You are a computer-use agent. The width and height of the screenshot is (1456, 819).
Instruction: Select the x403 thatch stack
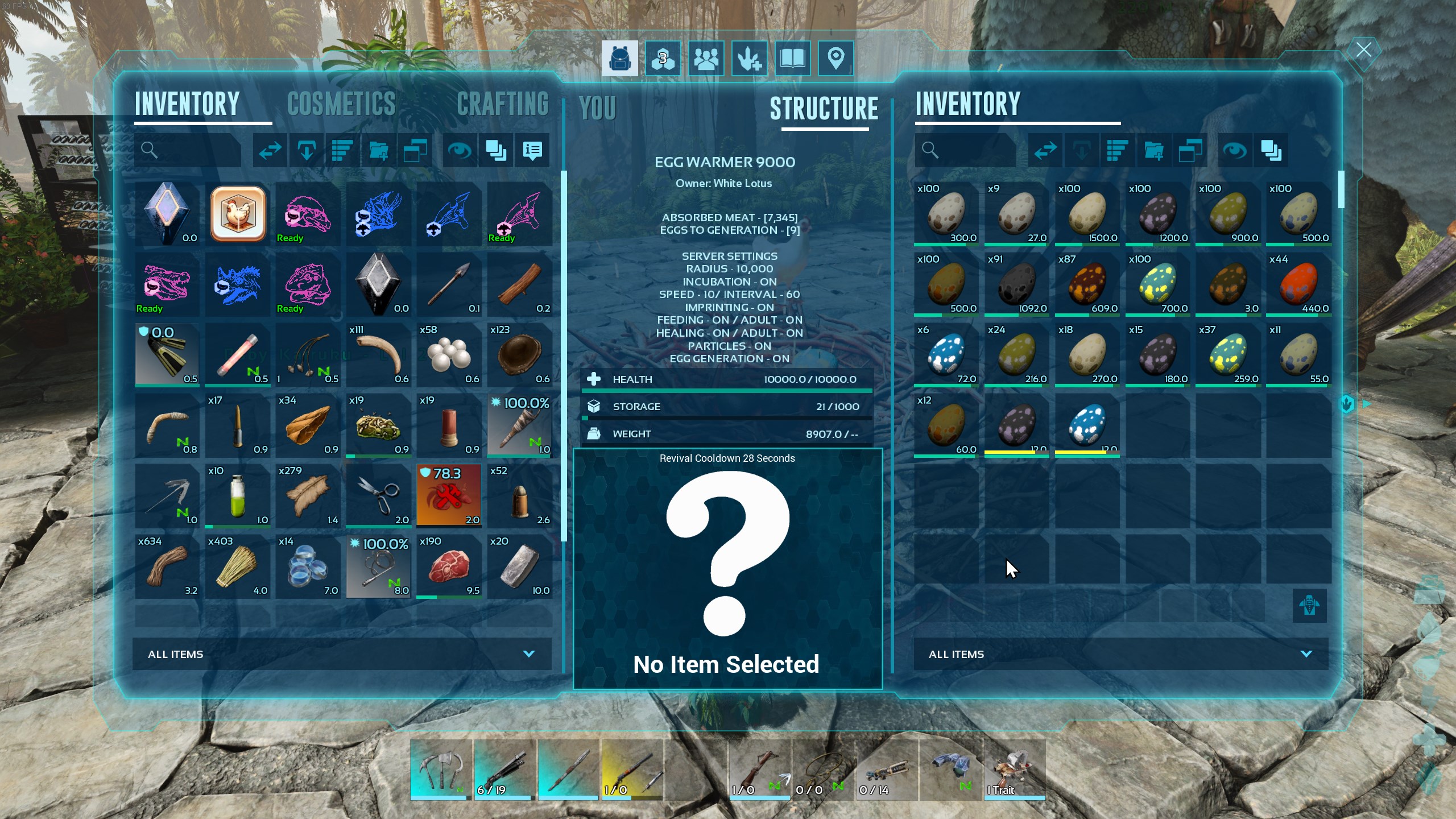point(238,566)
